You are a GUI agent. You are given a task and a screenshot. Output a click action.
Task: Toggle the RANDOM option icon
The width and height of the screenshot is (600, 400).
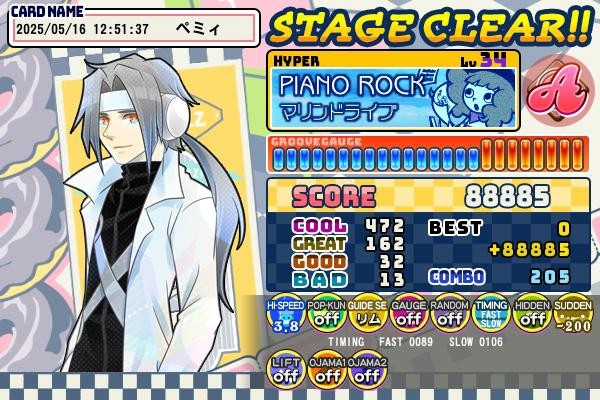pos(449,316)
